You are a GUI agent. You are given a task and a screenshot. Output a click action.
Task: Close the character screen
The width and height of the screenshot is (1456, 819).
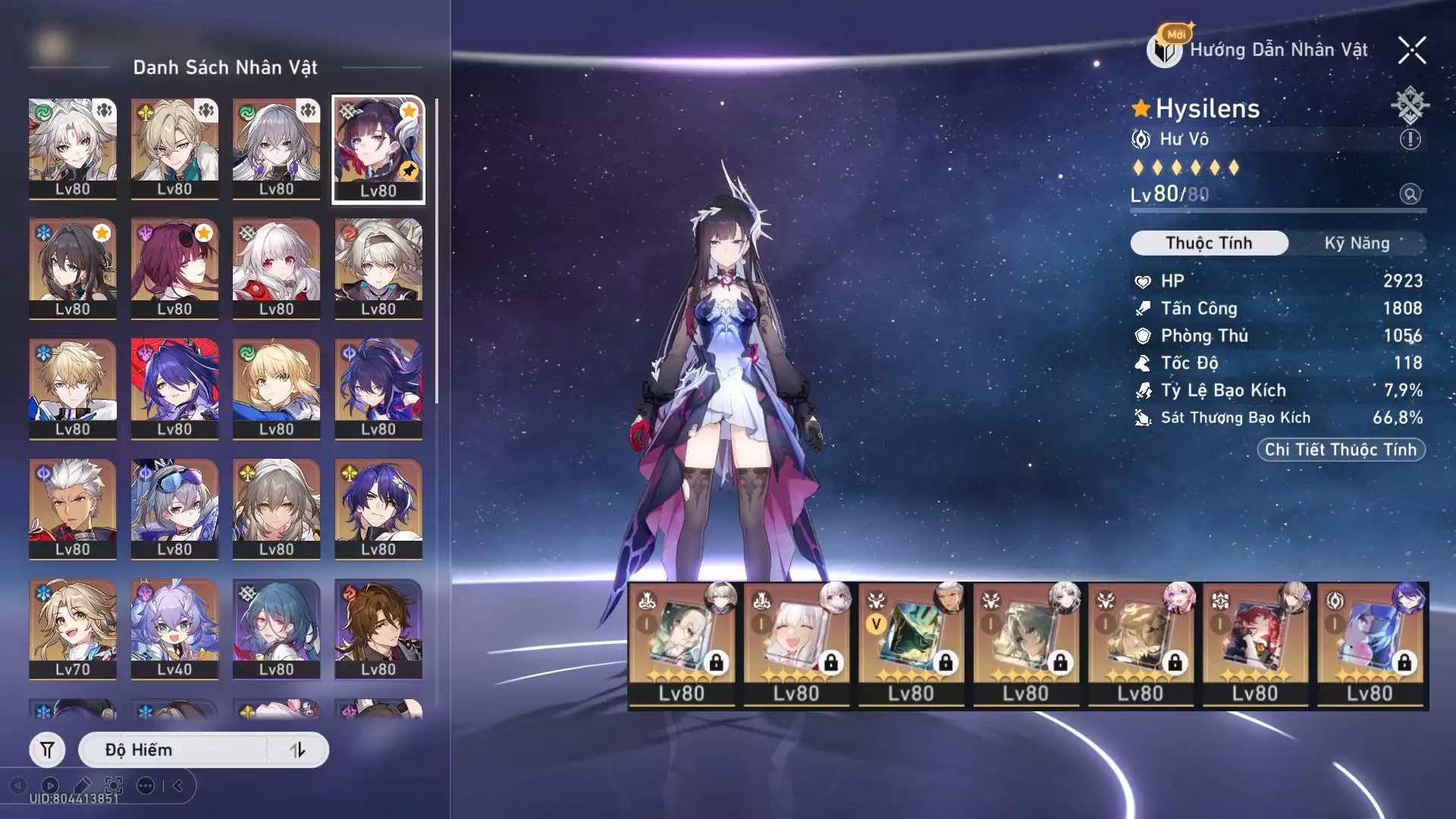tap(1412, 51)
